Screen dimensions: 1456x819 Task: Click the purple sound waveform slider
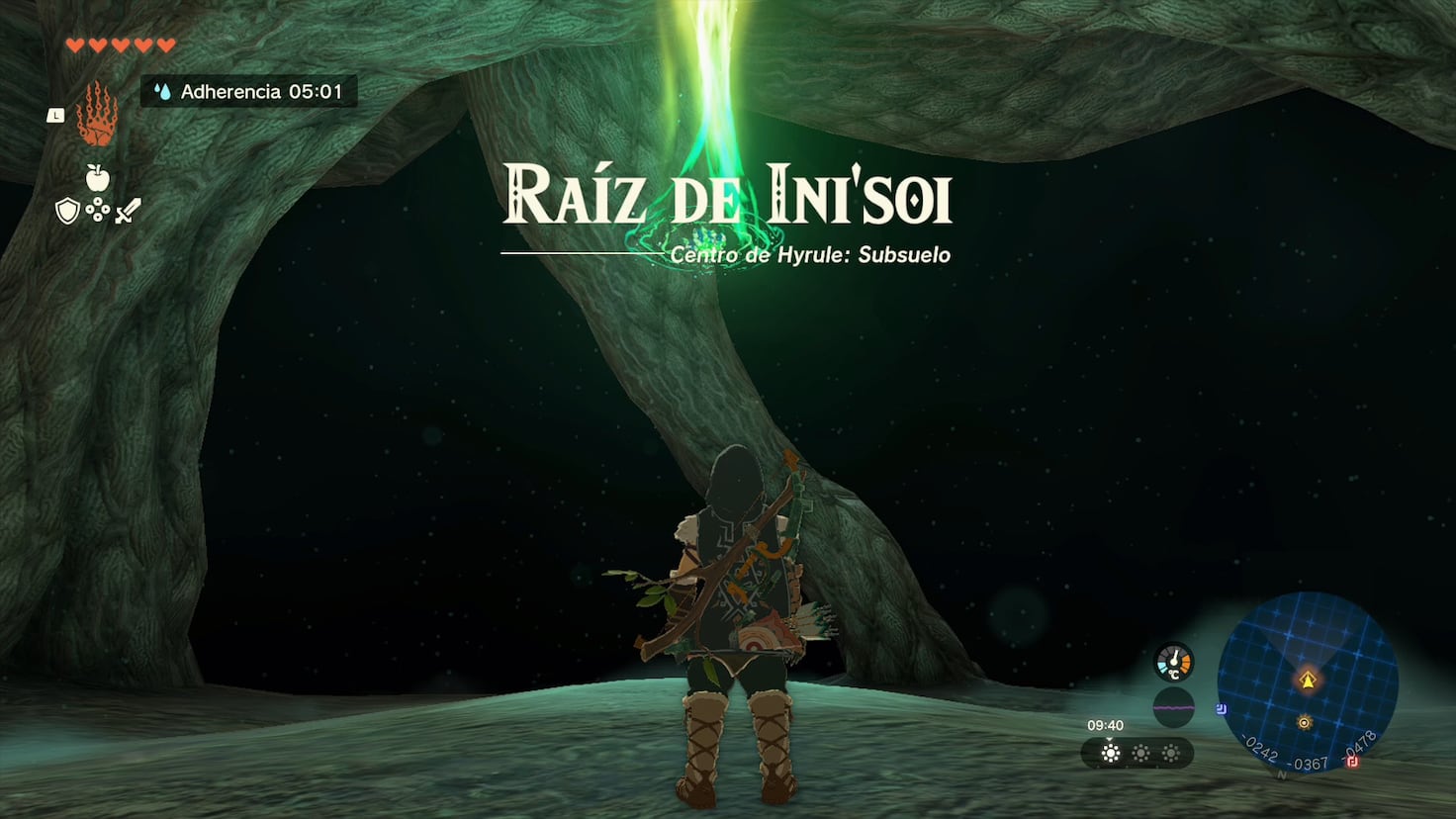[1173, 707]
